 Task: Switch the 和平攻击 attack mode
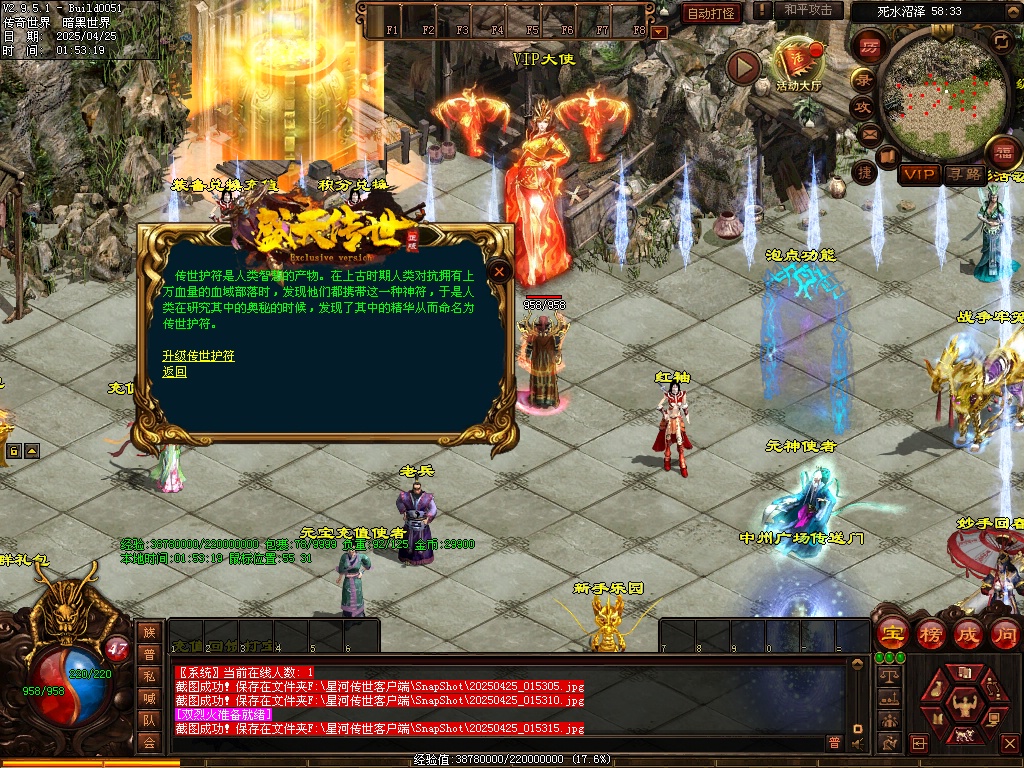tap(807, 11)
